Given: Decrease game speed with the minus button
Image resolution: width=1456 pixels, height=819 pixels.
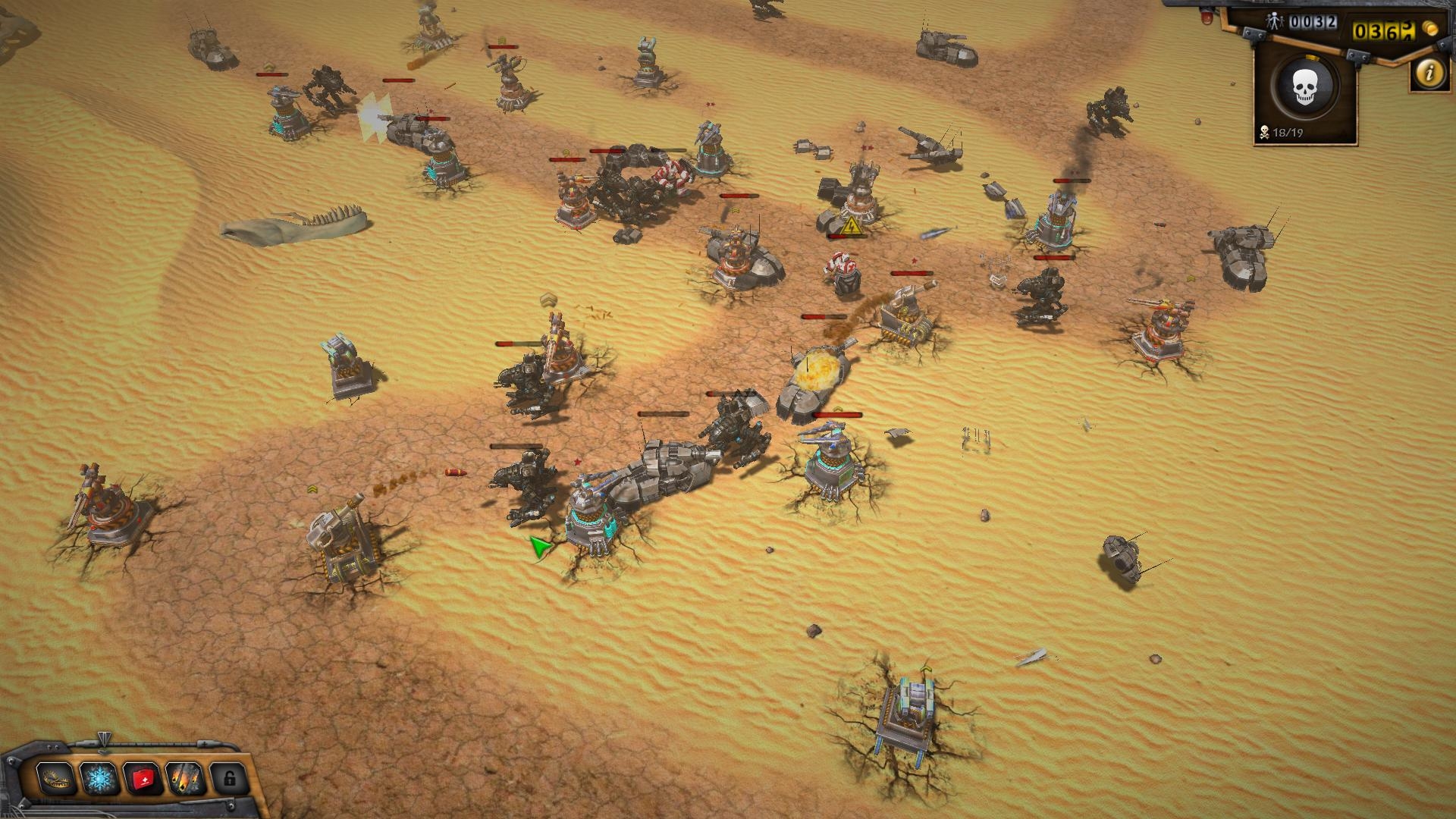Looking at the screenshot, I should click(x=93, y=743).
